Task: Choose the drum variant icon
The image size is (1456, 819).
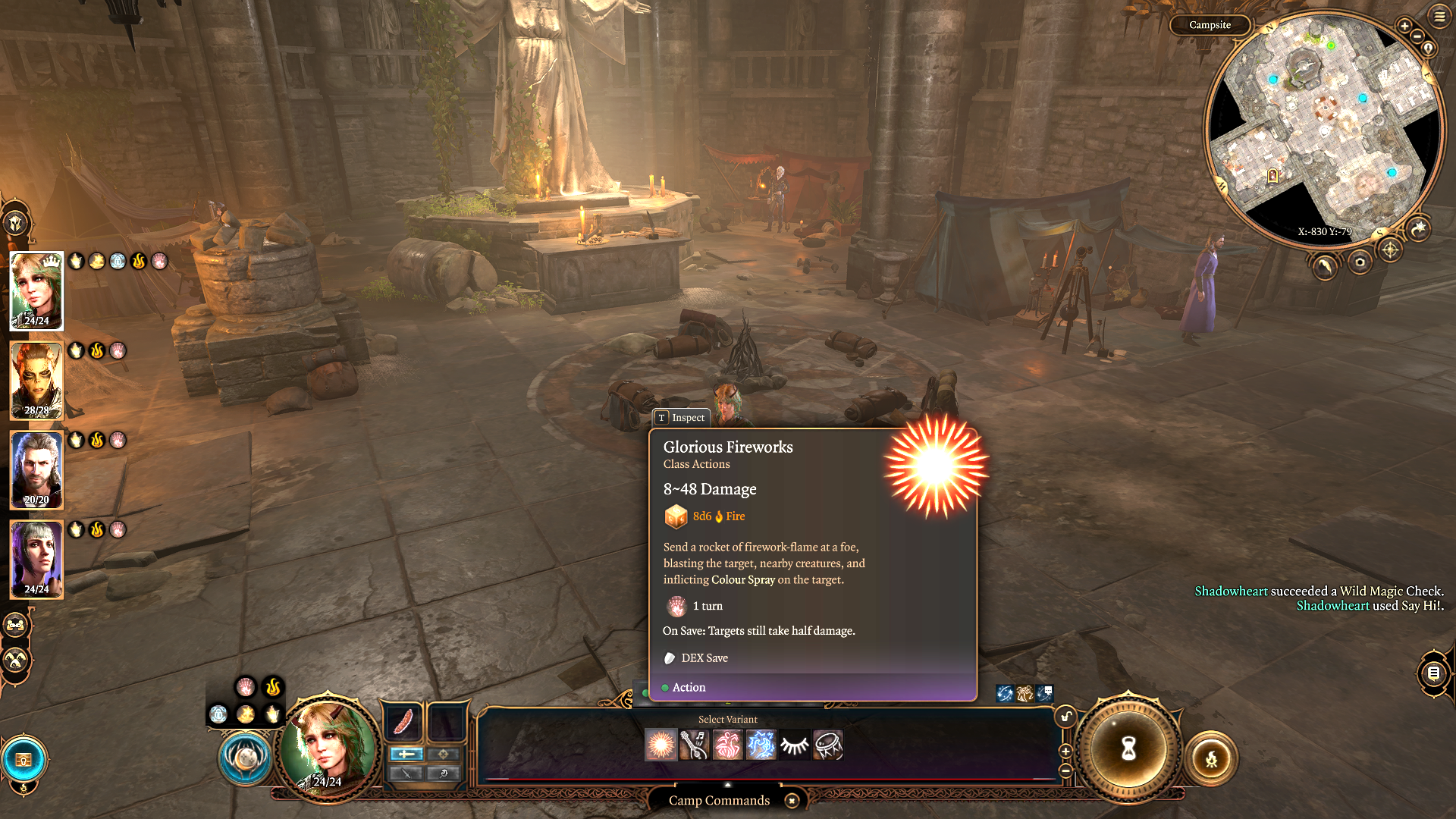Action: pyautogui.click(x=827, y=745)
